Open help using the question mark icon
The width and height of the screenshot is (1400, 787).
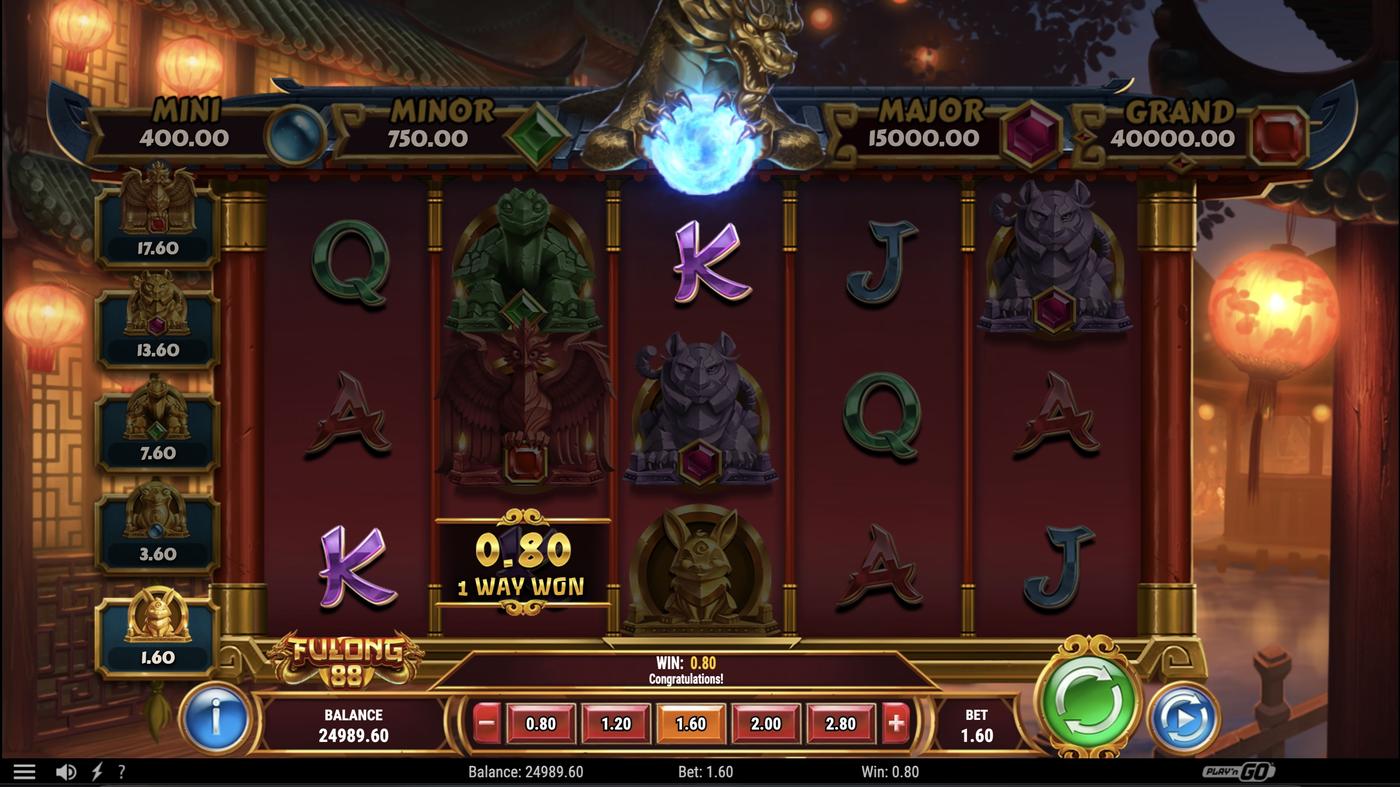tap(121, 770)
